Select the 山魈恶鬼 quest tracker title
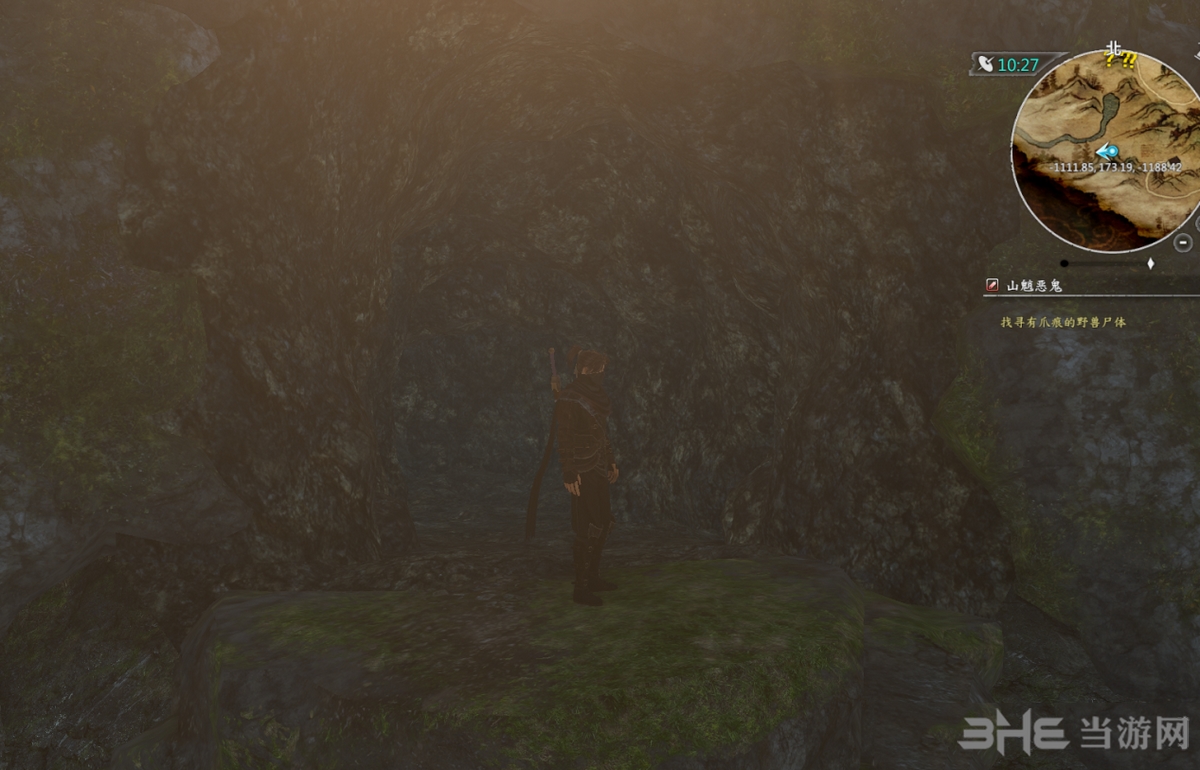The height and width of the screenshot is (770, 1200). (x=1034, y=286)
